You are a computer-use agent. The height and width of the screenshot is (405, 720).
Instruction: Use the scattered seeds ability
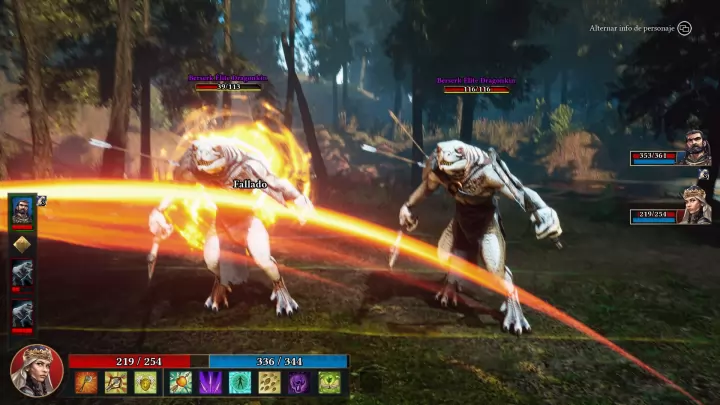click(269, 382)
